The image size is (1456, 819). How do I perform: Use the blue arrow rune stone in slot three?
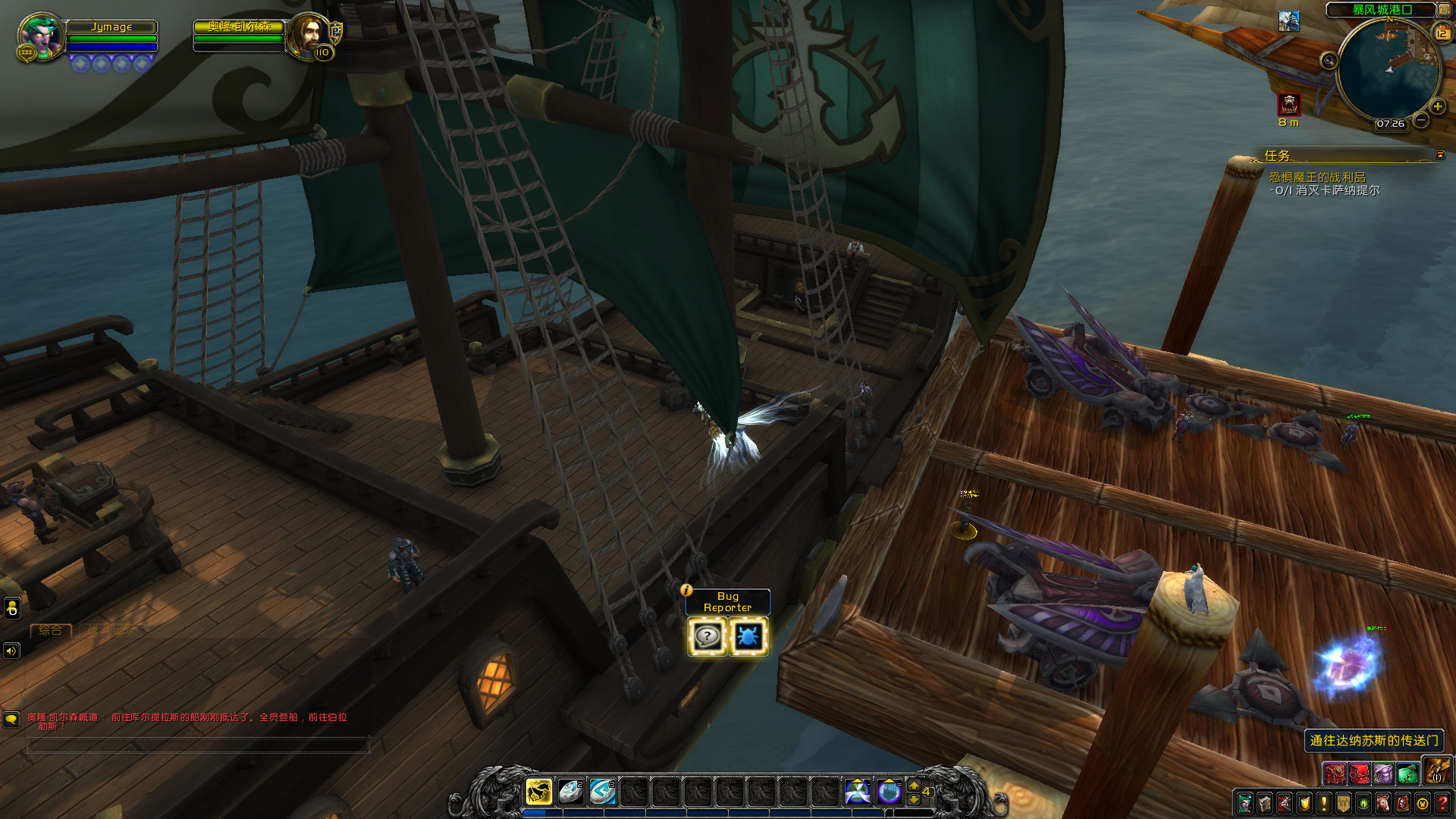602,792
